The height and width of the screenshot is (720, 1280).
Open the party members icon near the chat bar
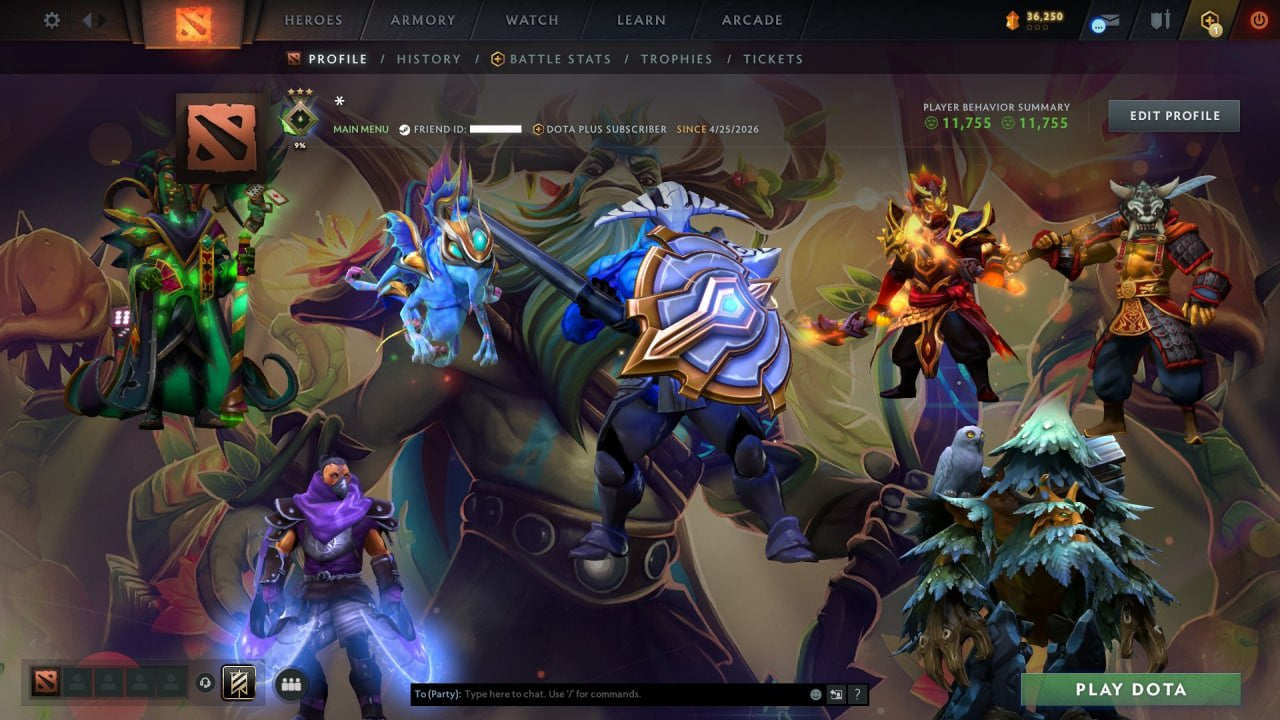[291, 684]
